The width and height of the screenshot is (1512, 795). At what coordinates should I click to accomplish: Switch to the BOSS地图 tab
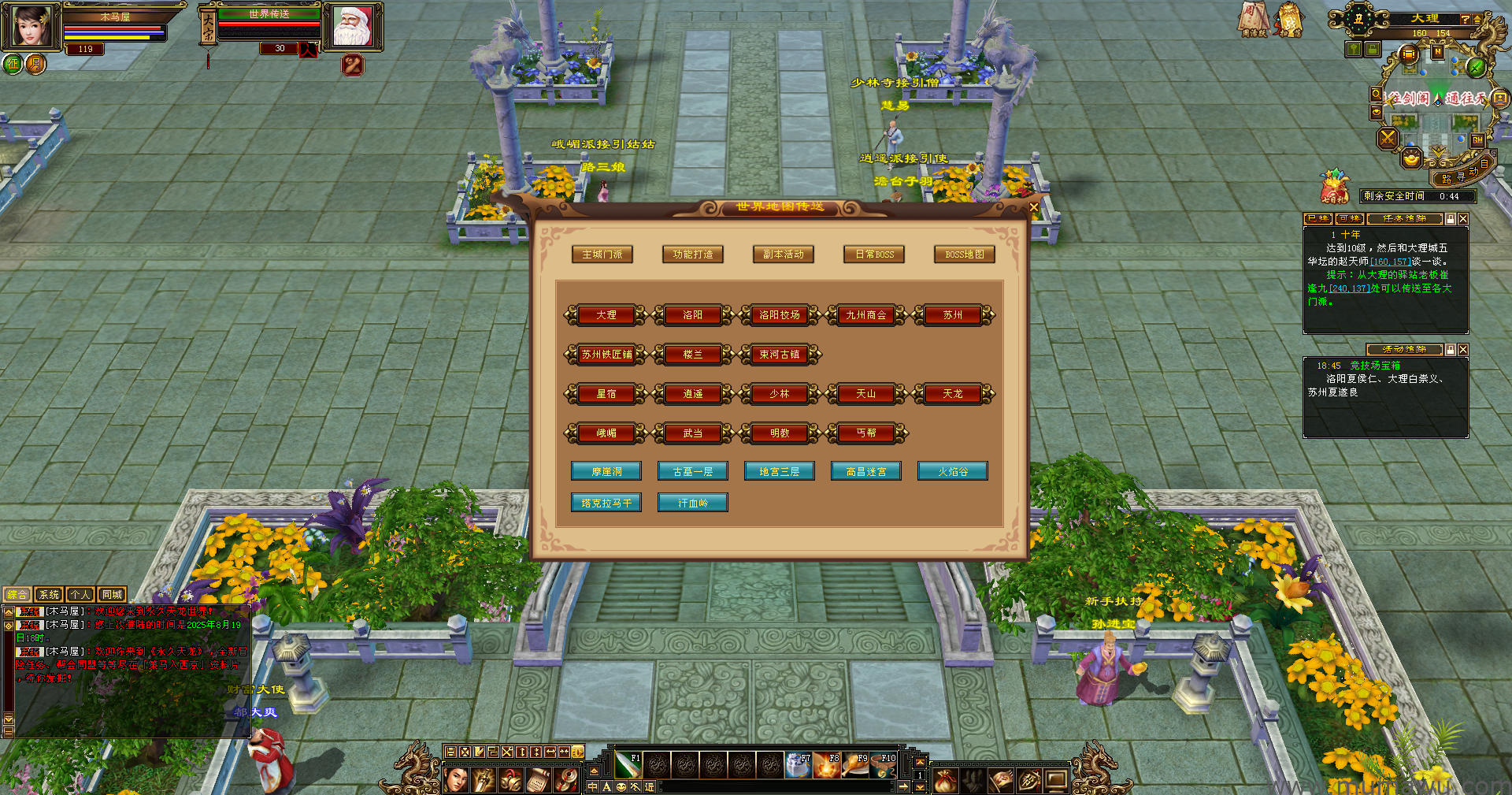pos(965,254)
